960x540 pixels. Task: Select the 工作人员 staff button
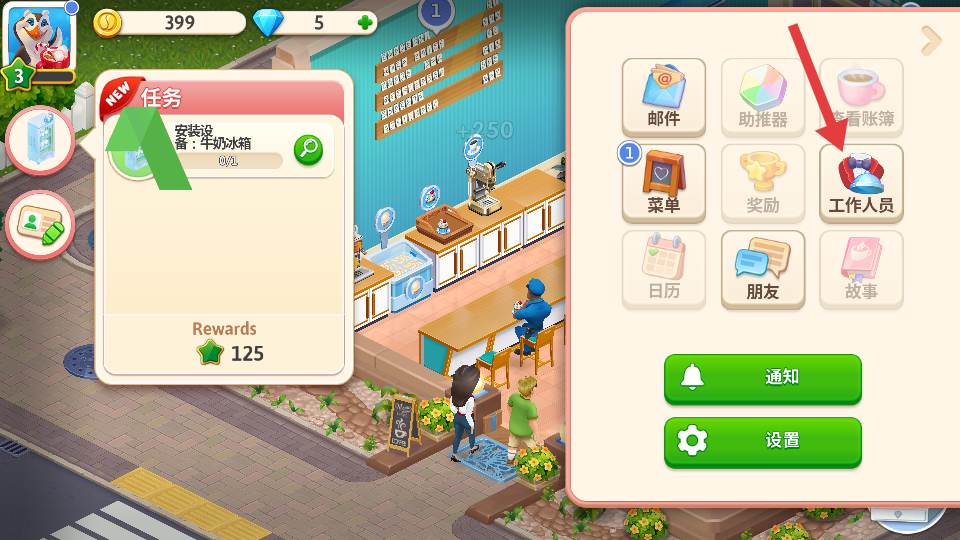tap(861, 183)
